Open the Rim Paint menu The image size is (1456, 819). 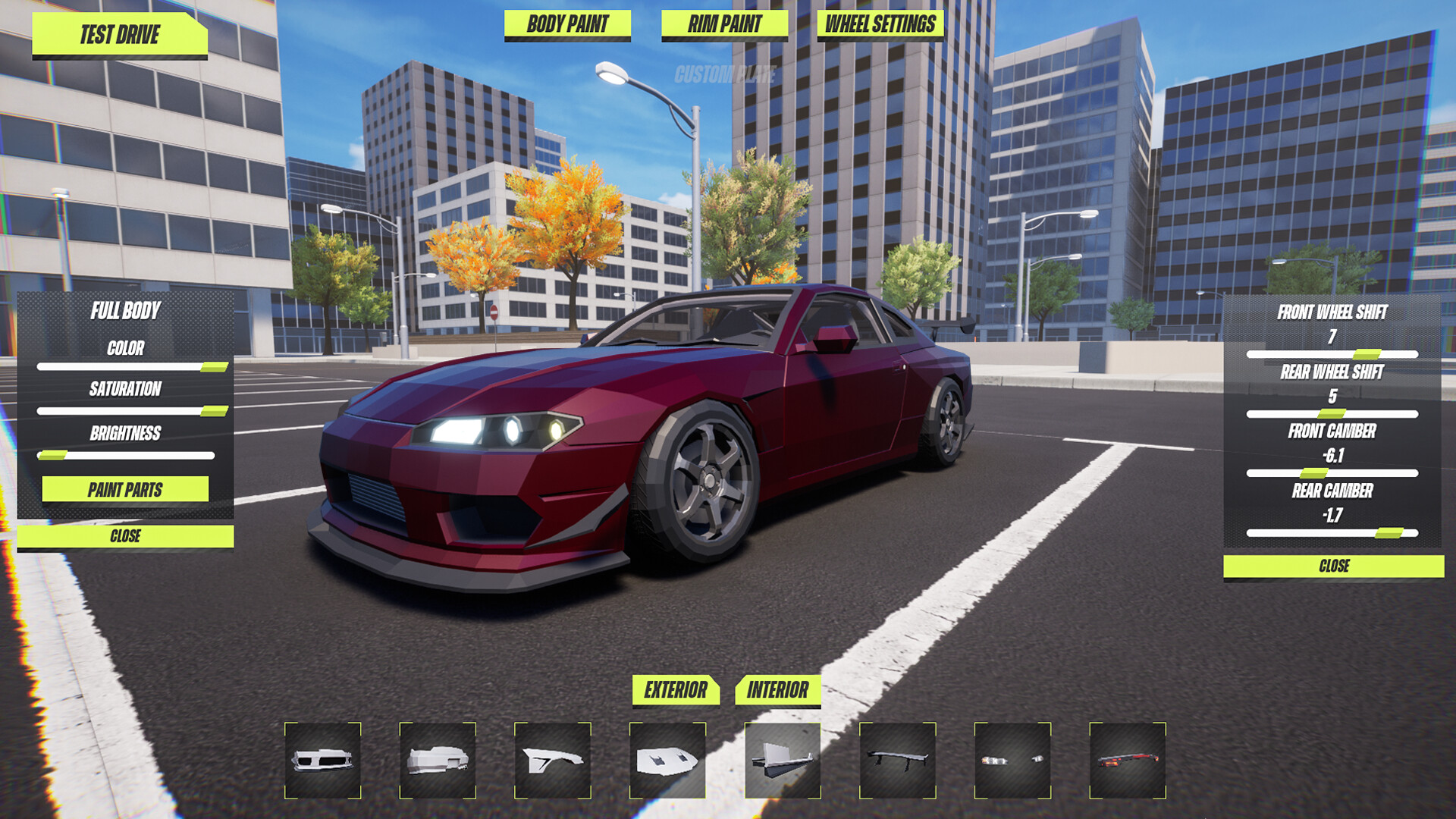tap(724, 24)
